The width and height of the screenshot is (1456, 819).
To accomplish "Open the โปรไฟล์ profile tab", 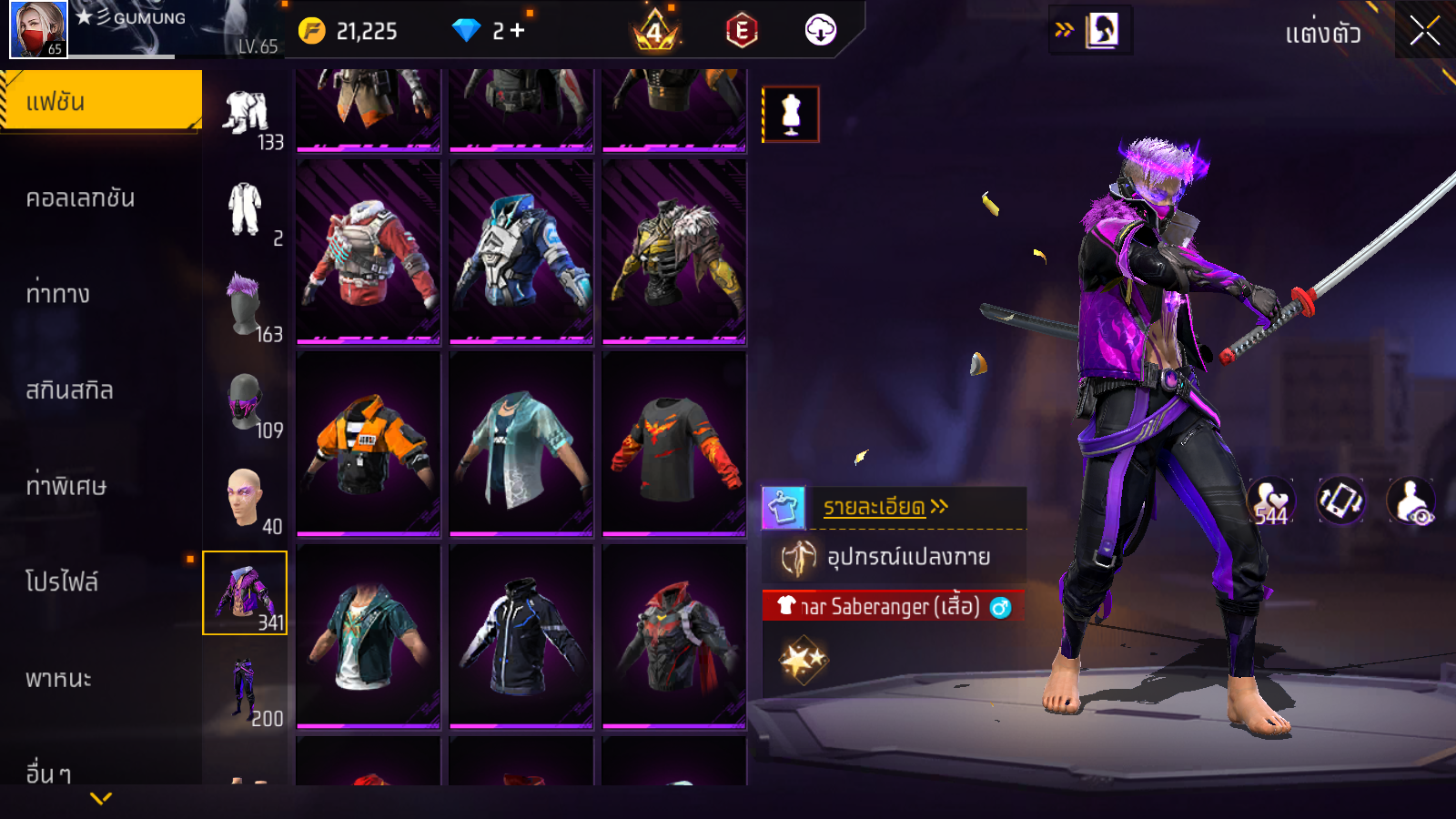I will pos(62,582).
